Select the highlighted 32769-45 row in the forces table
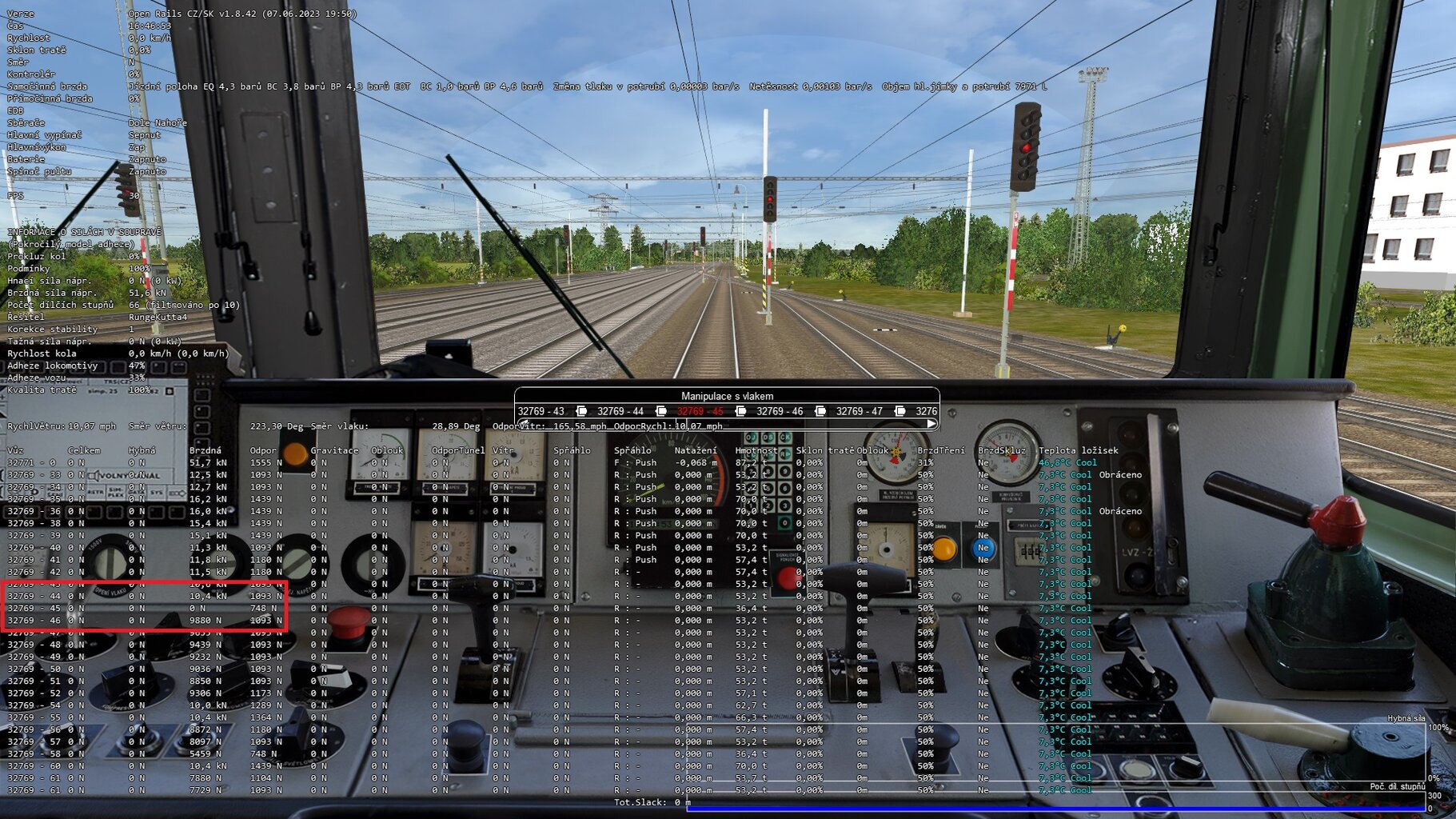The width and height of the screenshot is (1456, 819). pos(144,608)
